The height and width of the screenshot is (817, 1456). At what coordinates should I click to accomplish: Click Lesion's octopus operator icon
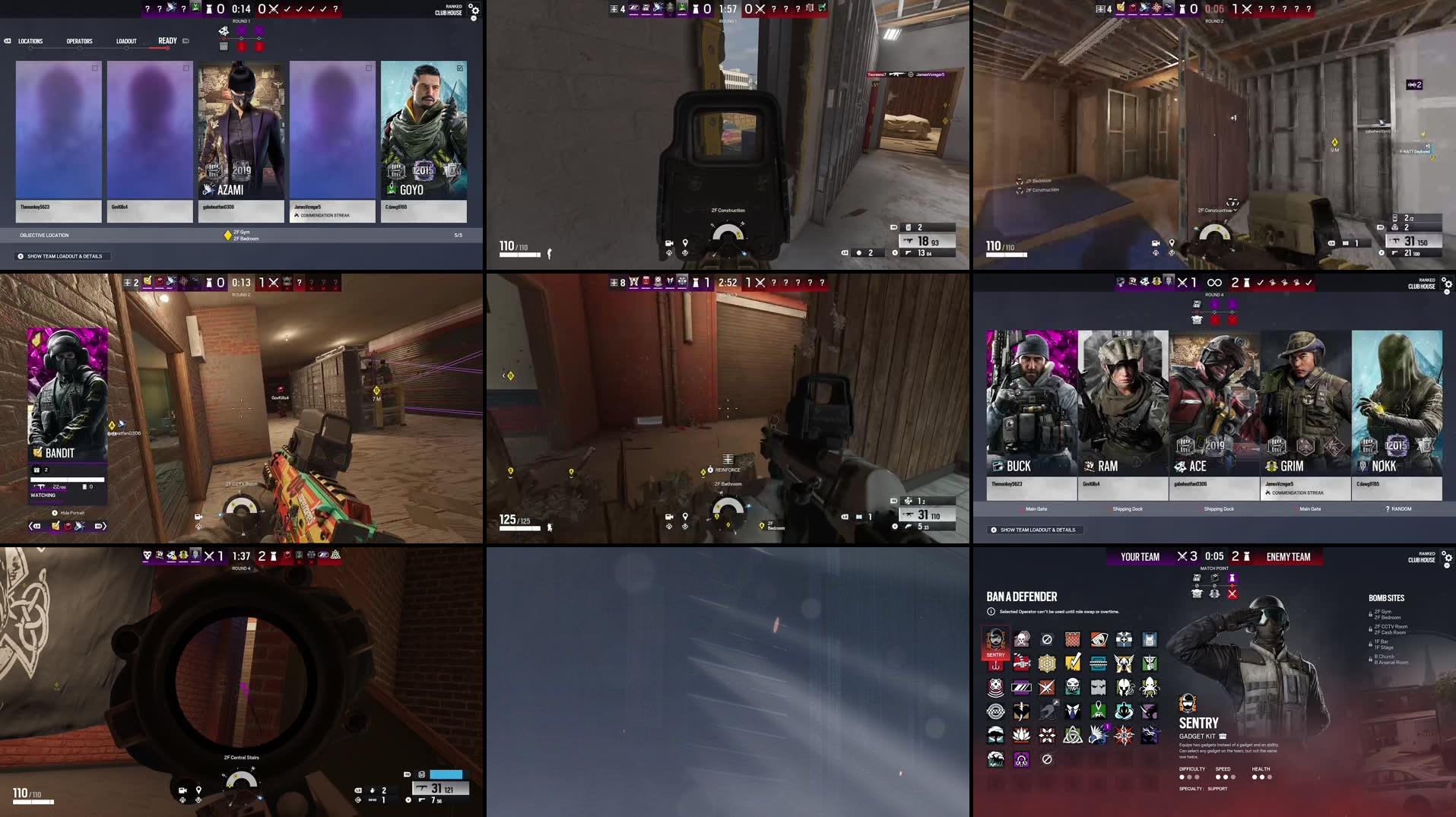pyautogui.click(x=1148, y=686)
